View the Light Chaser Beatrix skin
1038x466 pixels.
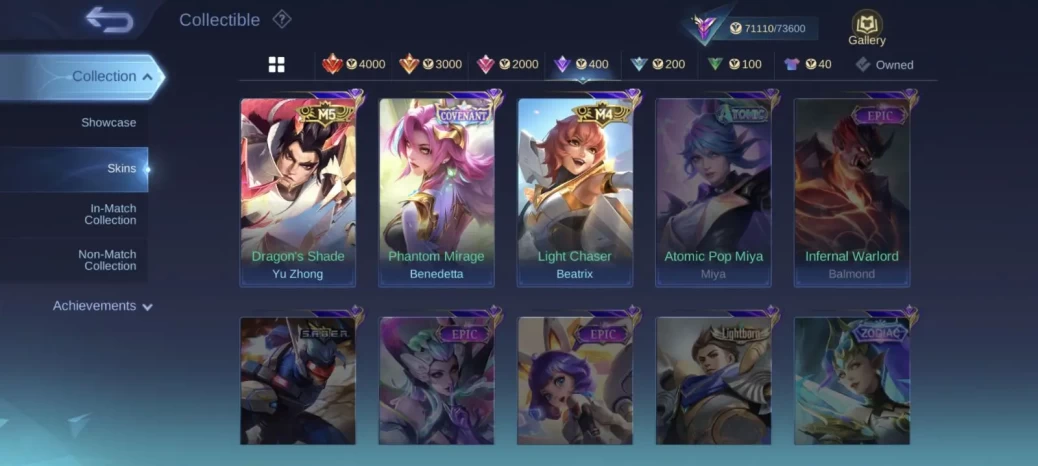(x=575, y=190)
